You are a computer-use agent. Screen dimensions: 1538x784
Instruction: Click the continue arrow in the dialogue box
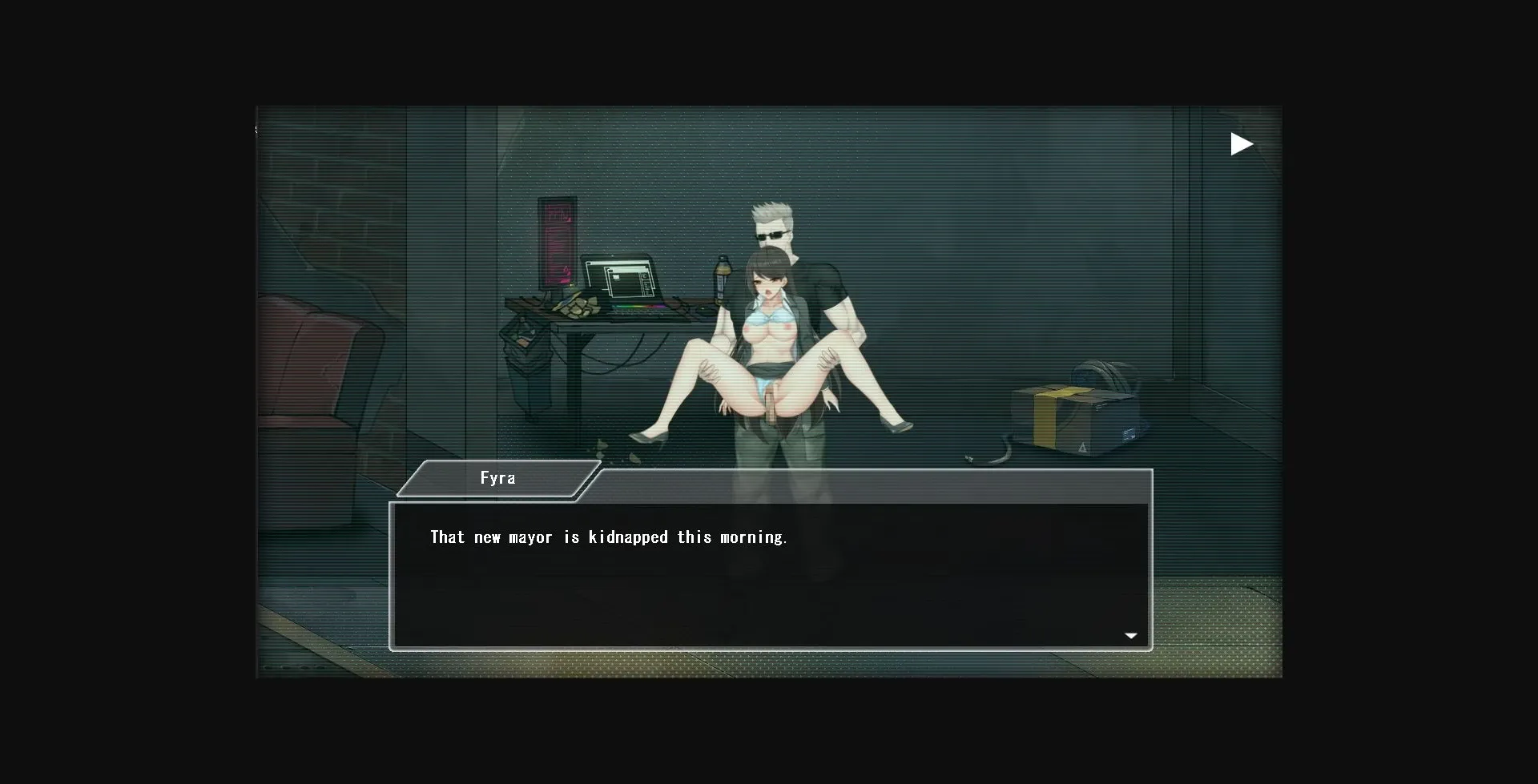(x=1131, y=634)
